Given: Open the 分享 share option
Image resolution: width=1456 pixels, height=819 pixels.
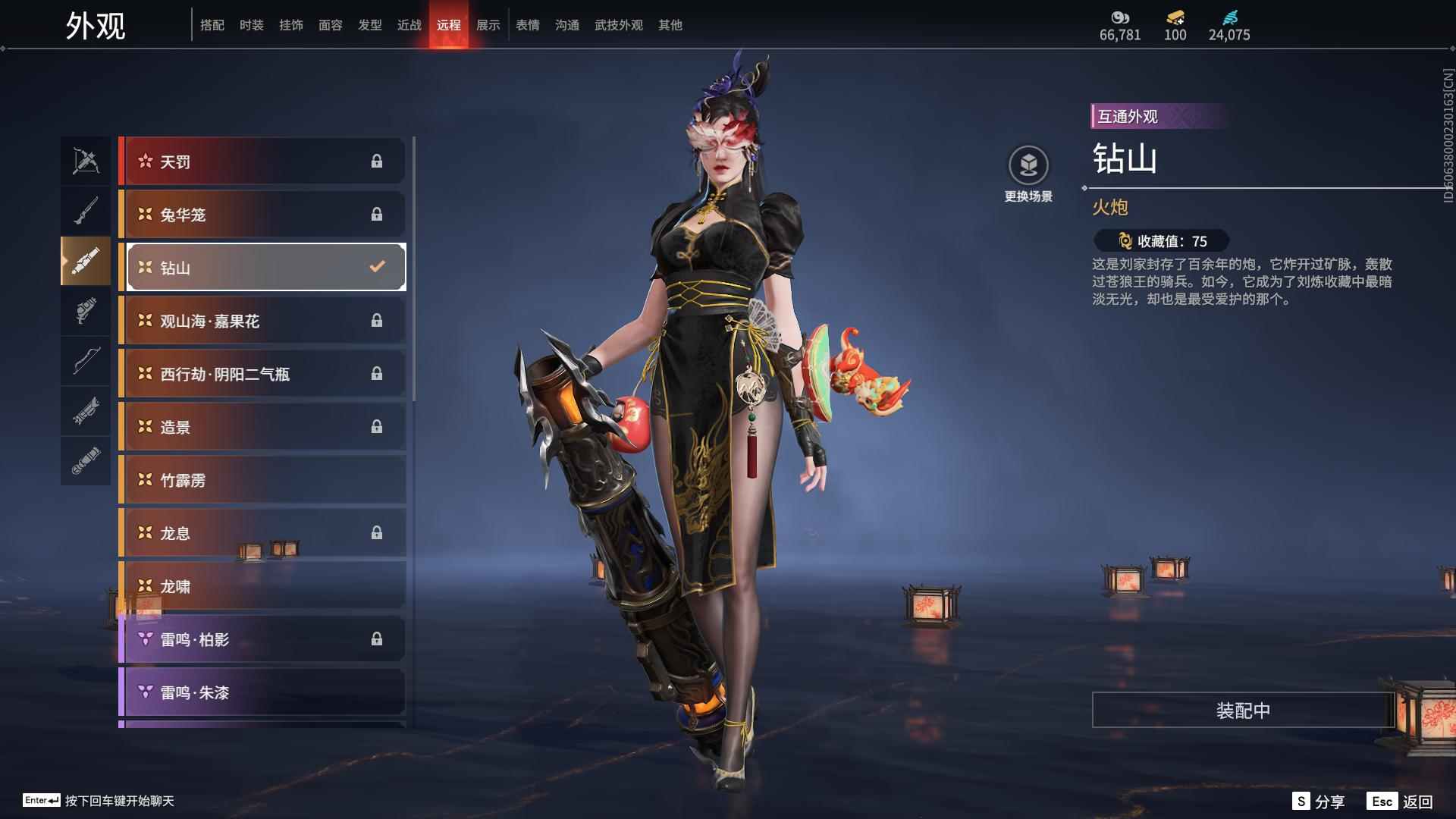Looking at the screenshot, I should [1319, 802].
